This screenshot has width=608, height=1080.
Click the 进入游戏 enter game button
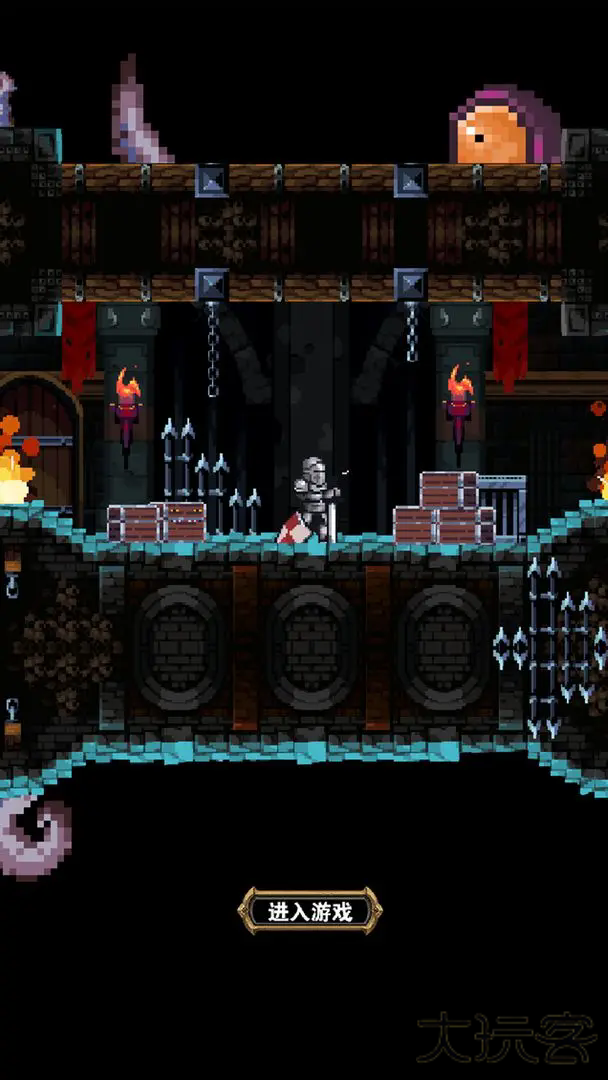[x=310, y=911]
